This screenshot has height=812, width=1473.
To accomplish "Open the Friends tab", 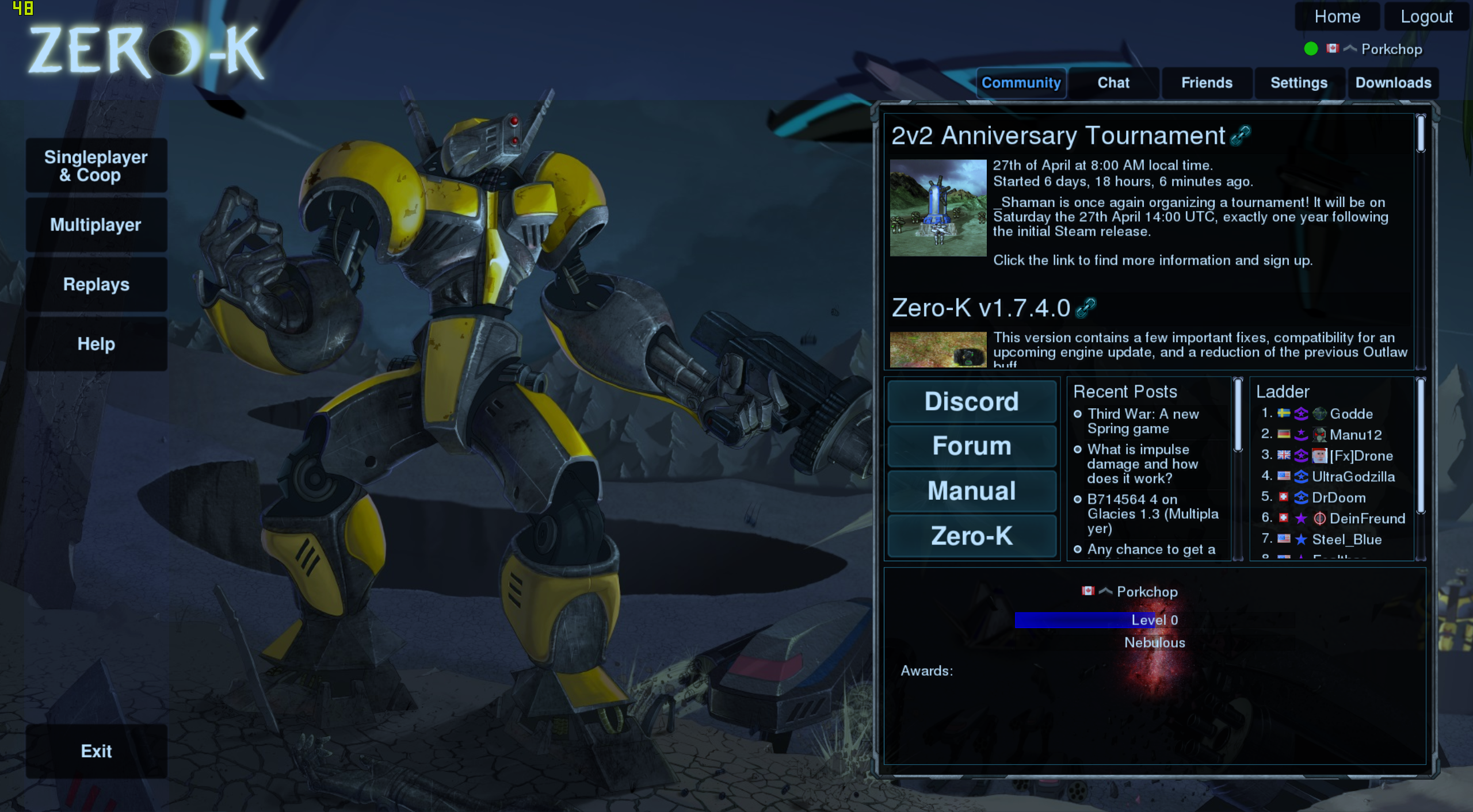I will 1207,83.
